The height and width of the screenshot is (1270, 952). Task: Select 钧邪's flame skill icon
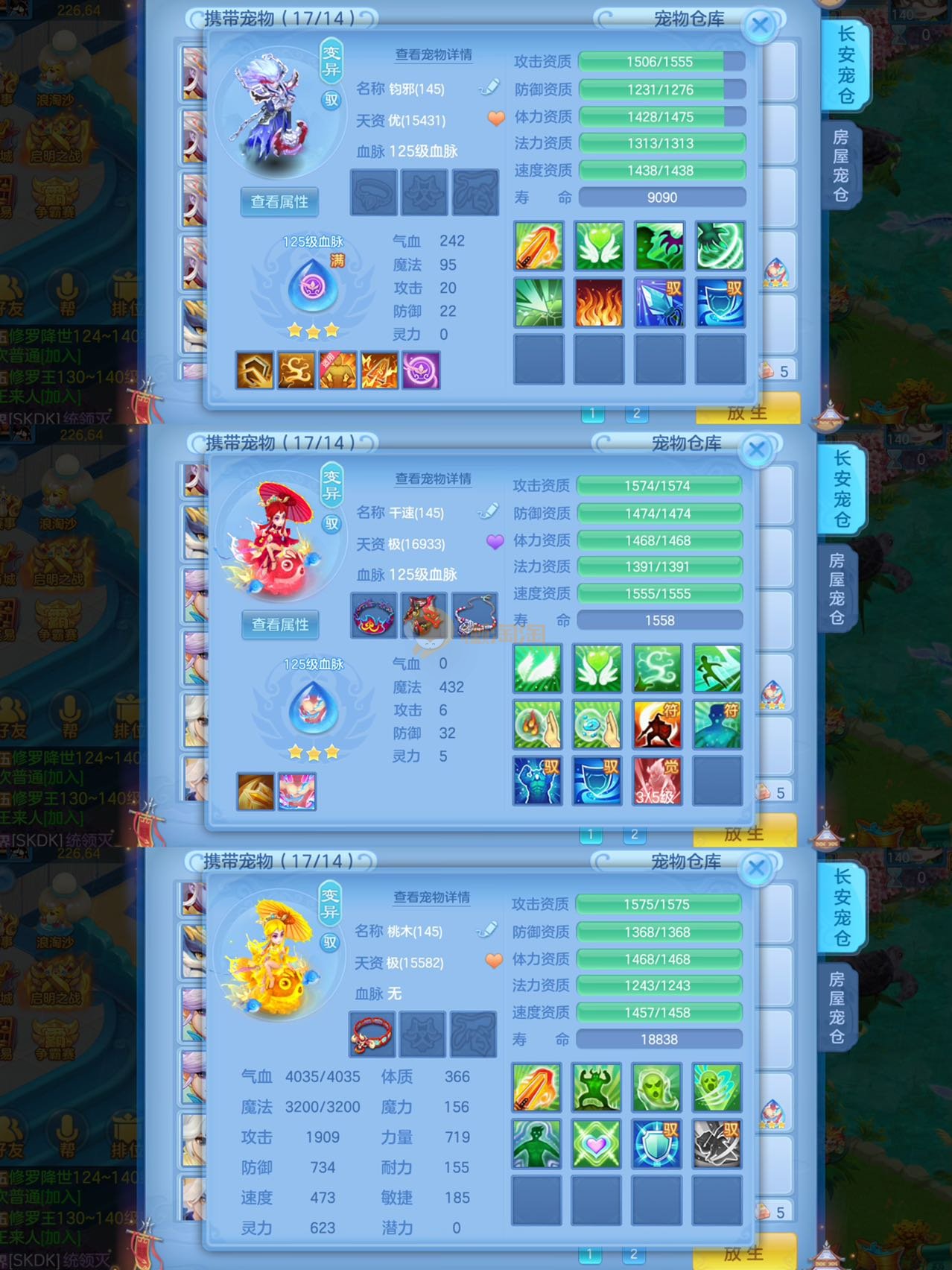pos(598,303)
